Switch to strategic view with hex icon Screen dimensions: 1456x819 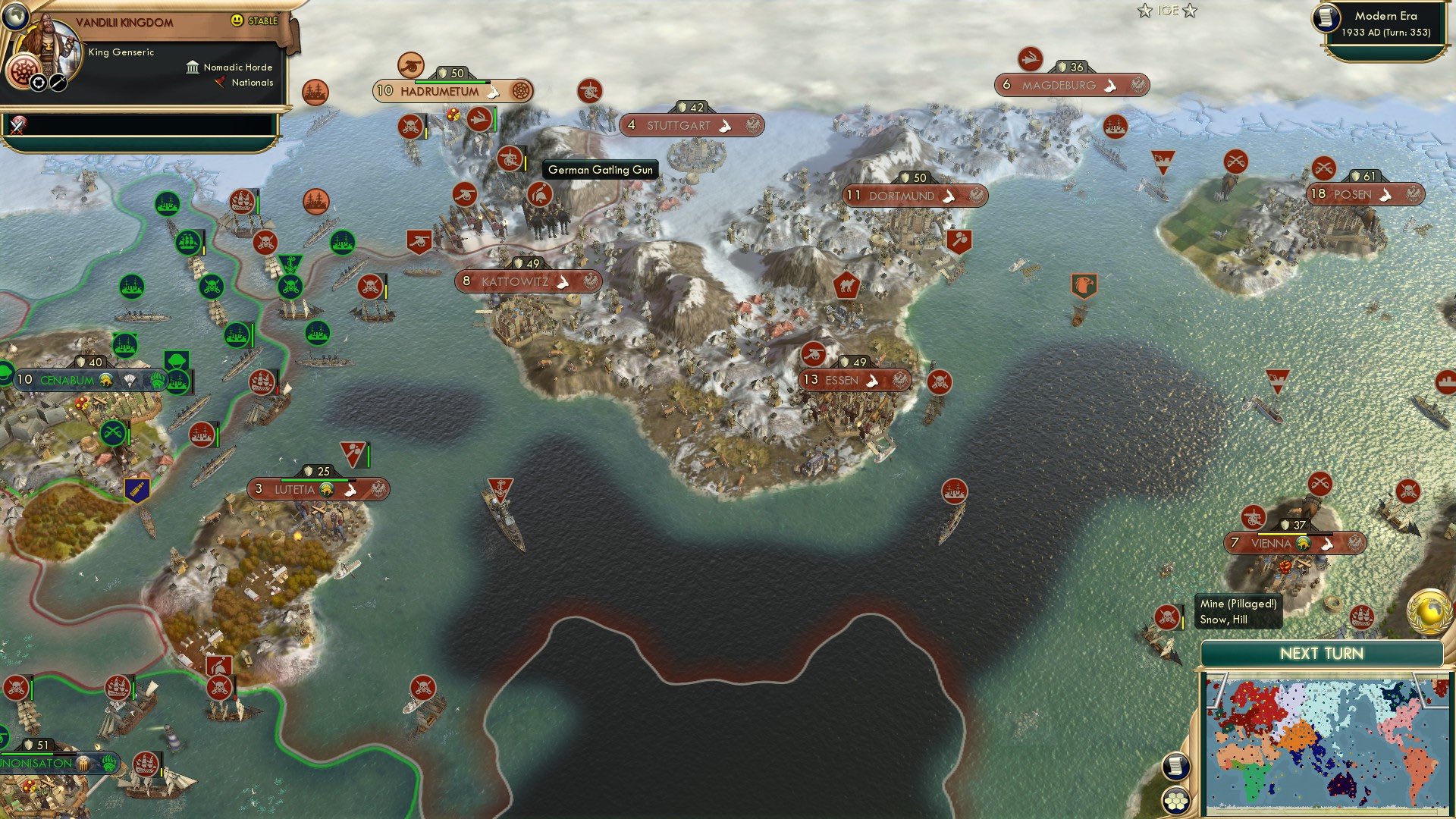[x=1175, y=802]
